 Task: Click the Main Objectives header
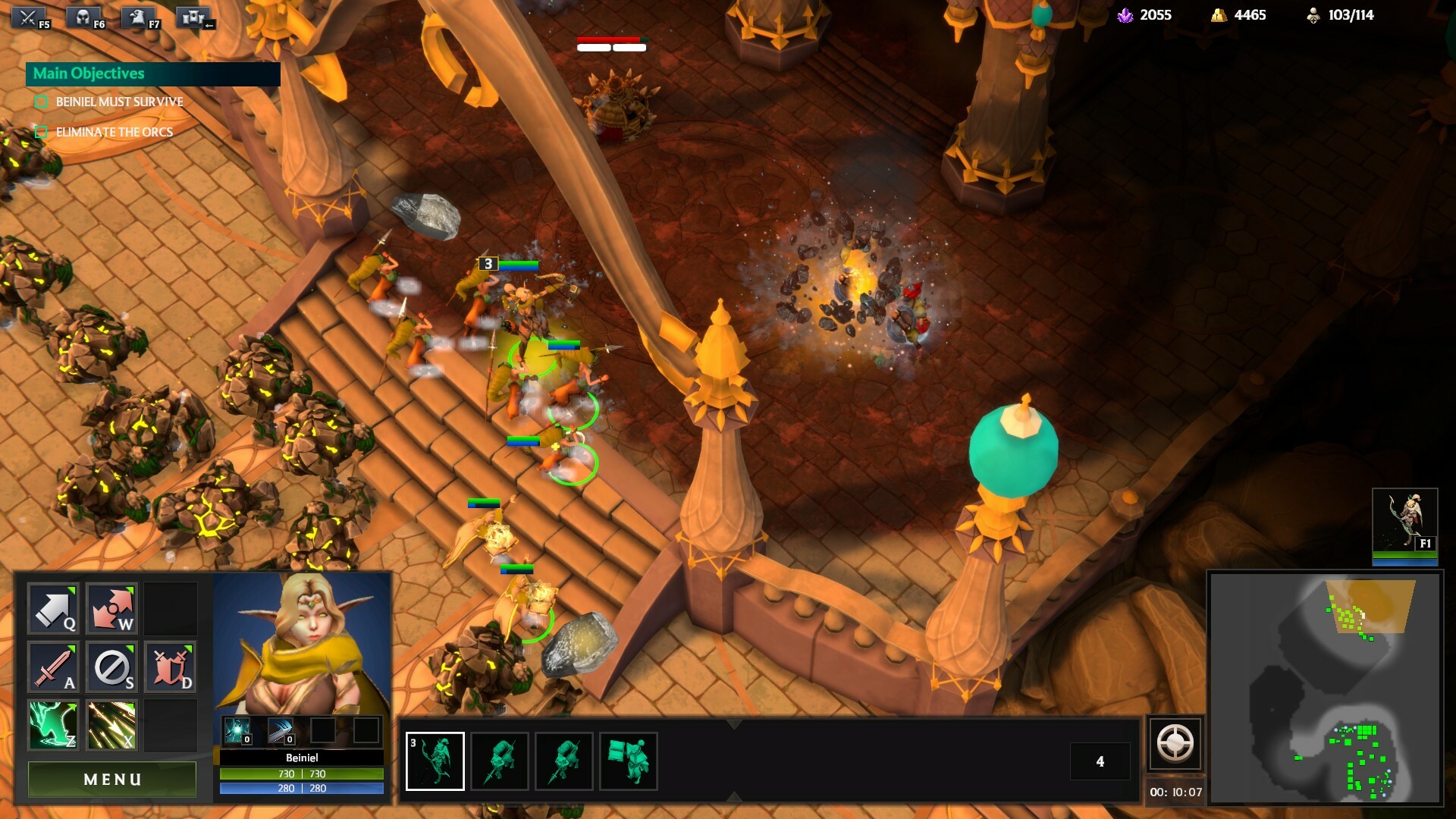152,74
